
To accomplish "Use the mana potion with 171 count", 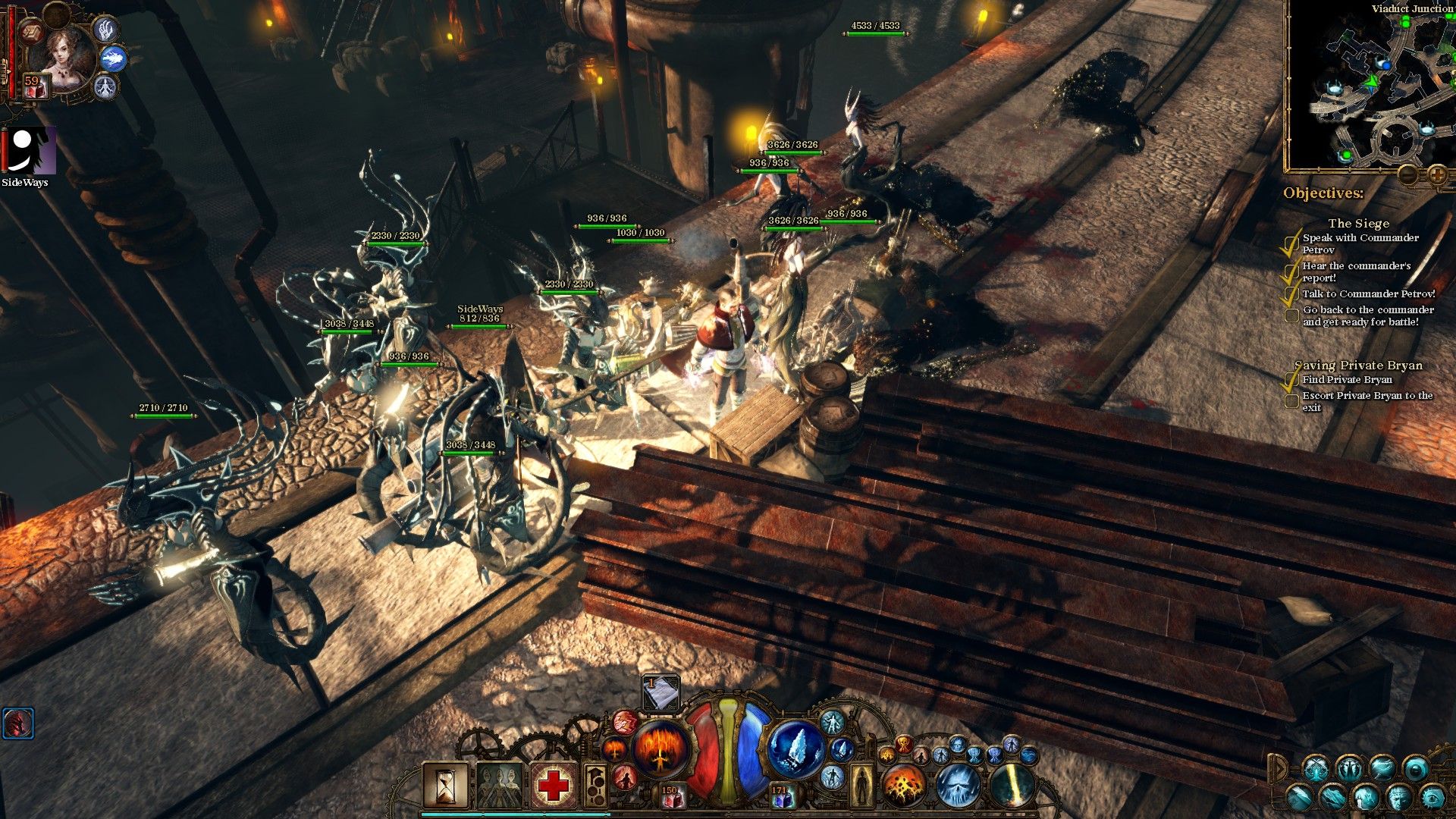I will pos(781,796).
